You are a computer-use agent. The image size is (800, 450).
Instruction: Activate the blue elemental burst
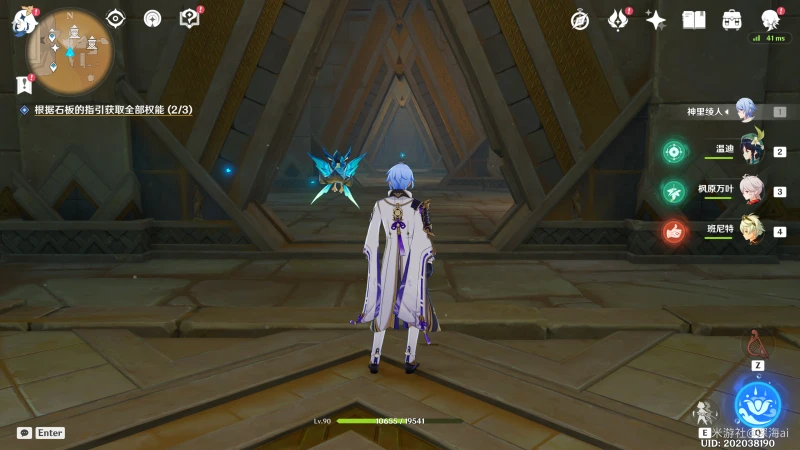tap(757, 405)
